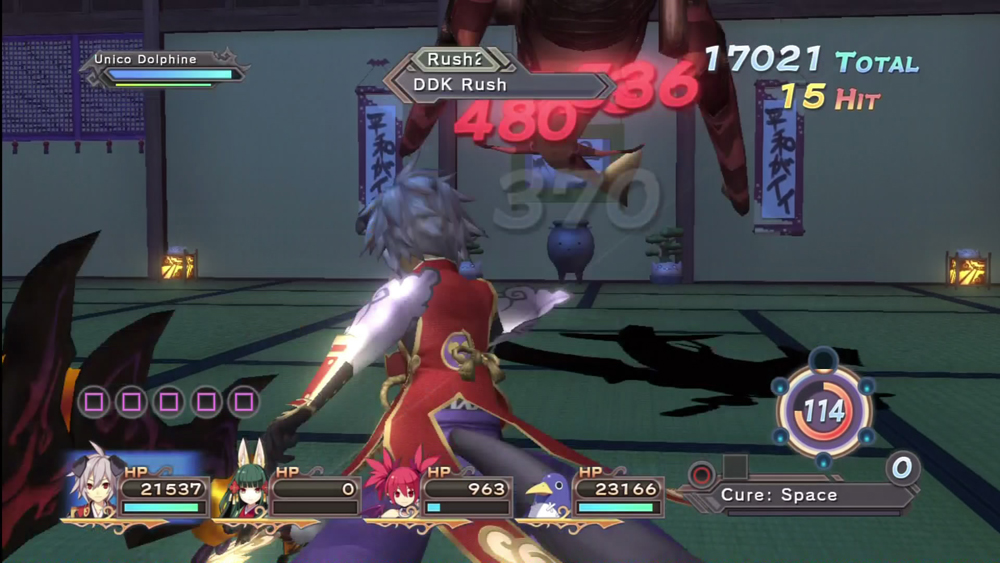Click the DDK Rush skill label

click(460, 85)
